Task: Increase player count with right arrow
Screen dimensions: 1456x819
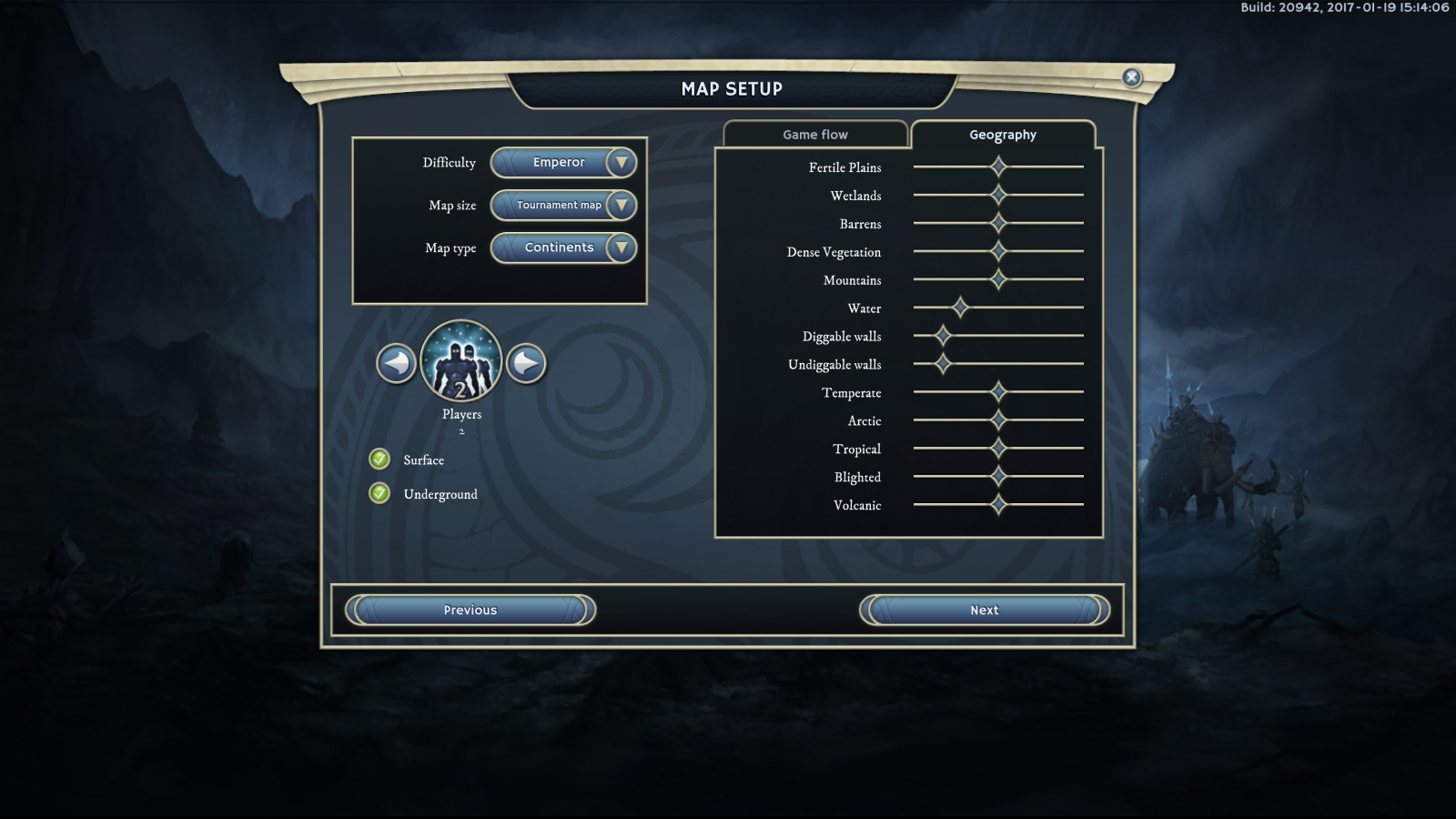Action: [526, 364]
